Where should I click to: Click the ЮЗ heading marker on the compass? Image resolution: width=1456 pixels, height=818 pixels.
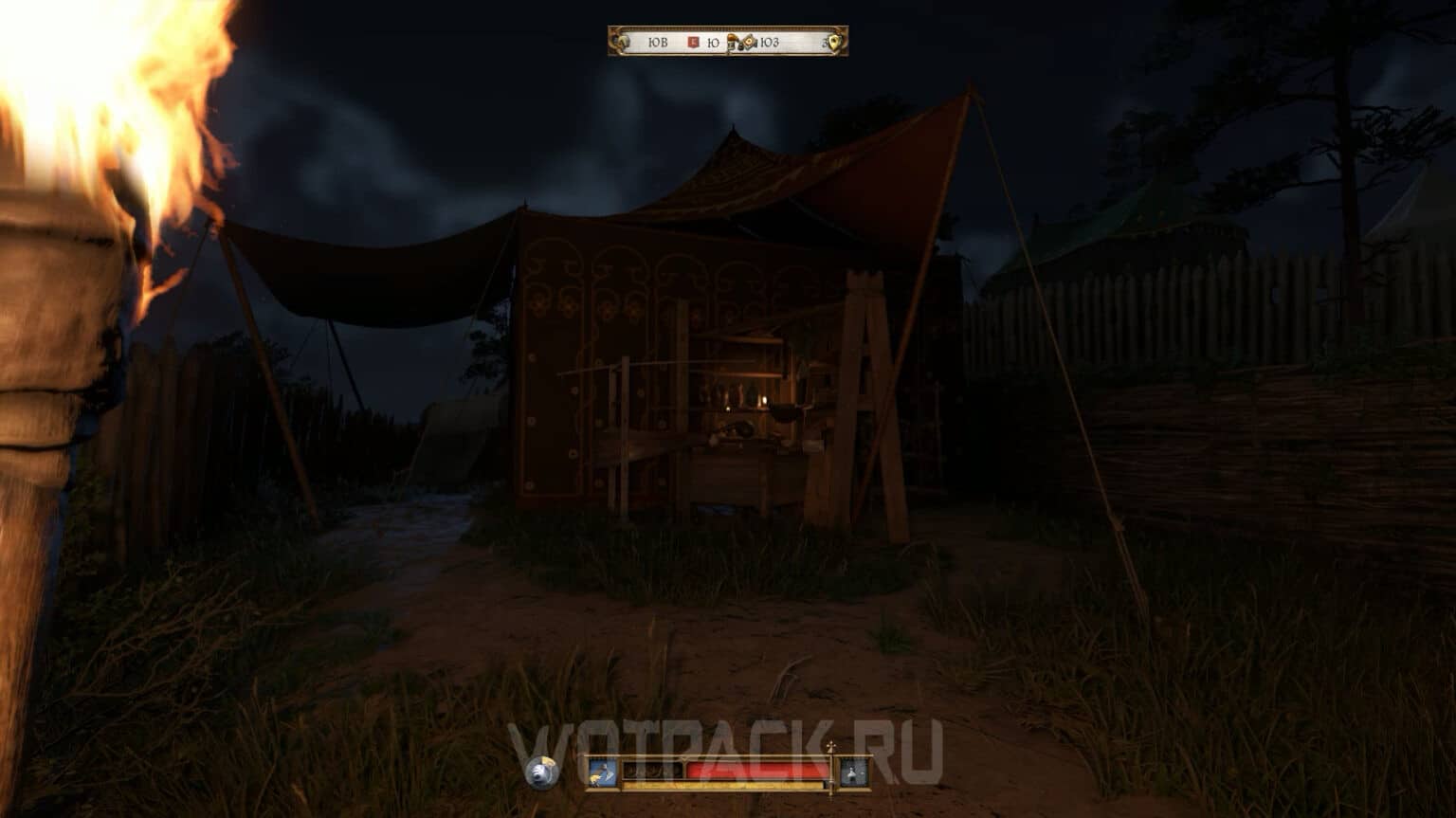(x=770, y=42)
